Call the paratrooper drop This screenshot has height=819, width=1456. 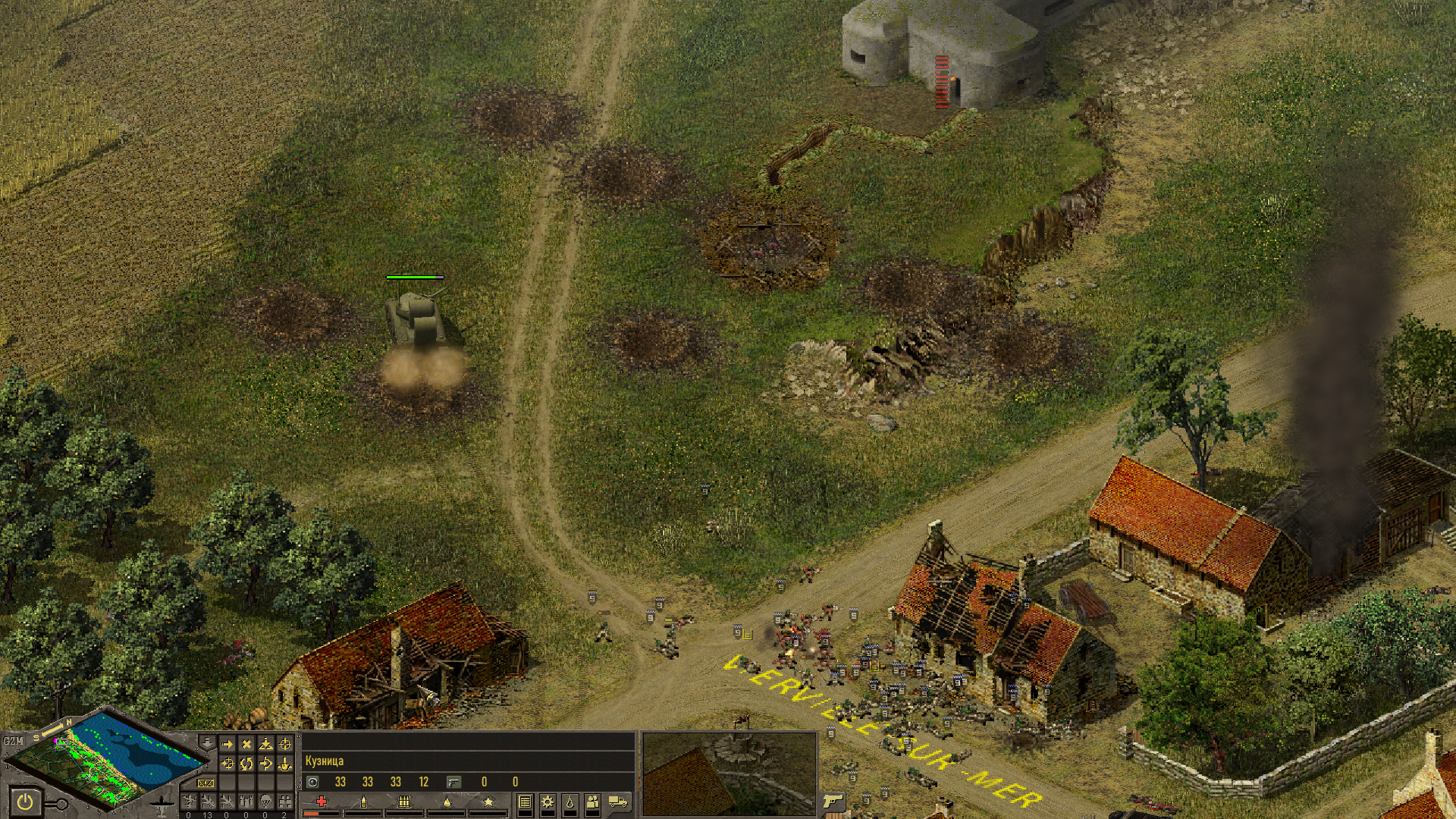coord(265,801)
